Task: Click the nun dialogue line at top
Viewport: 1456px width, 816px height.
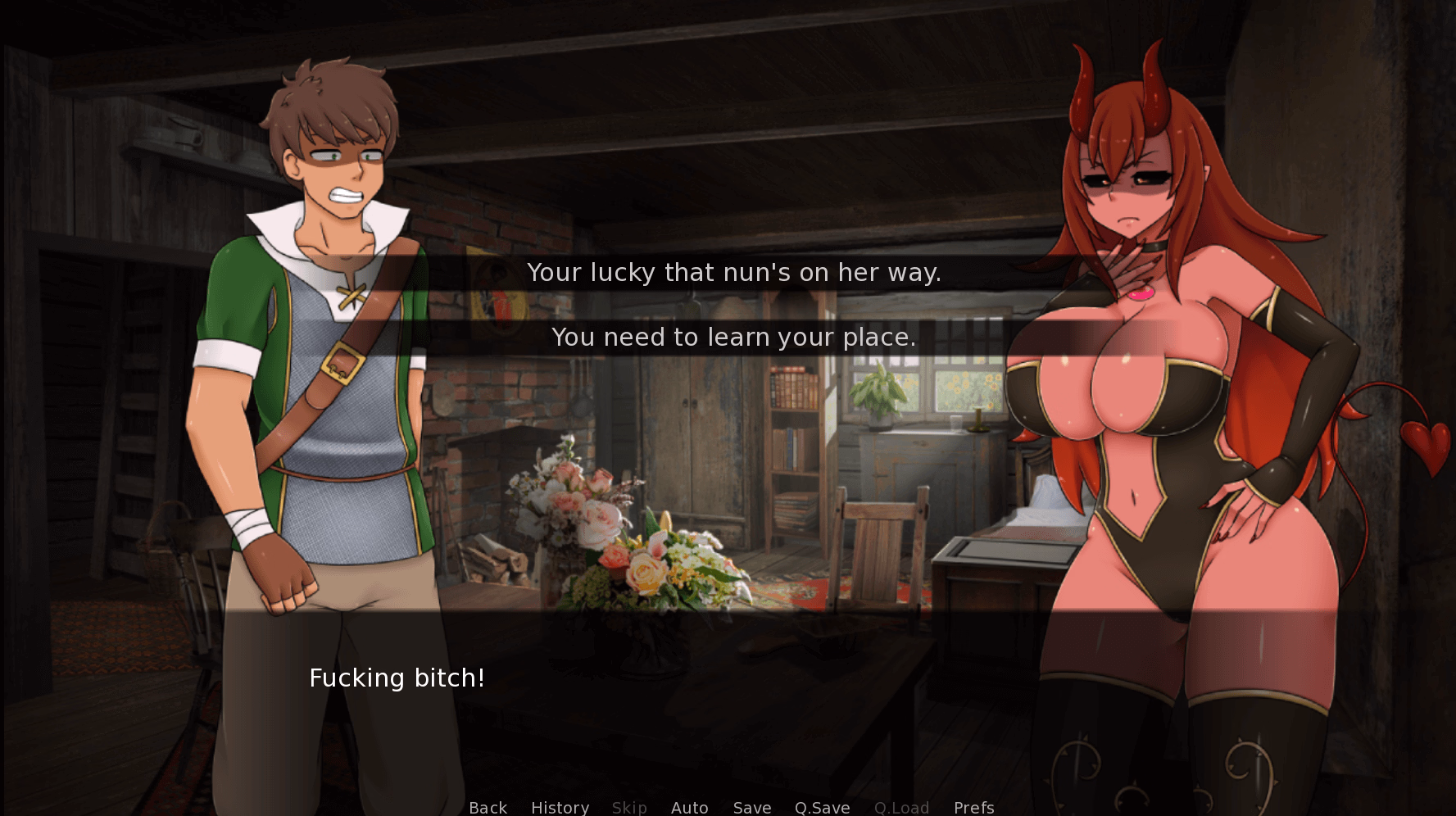Action: pyautogui.click(x=735, y=272)
